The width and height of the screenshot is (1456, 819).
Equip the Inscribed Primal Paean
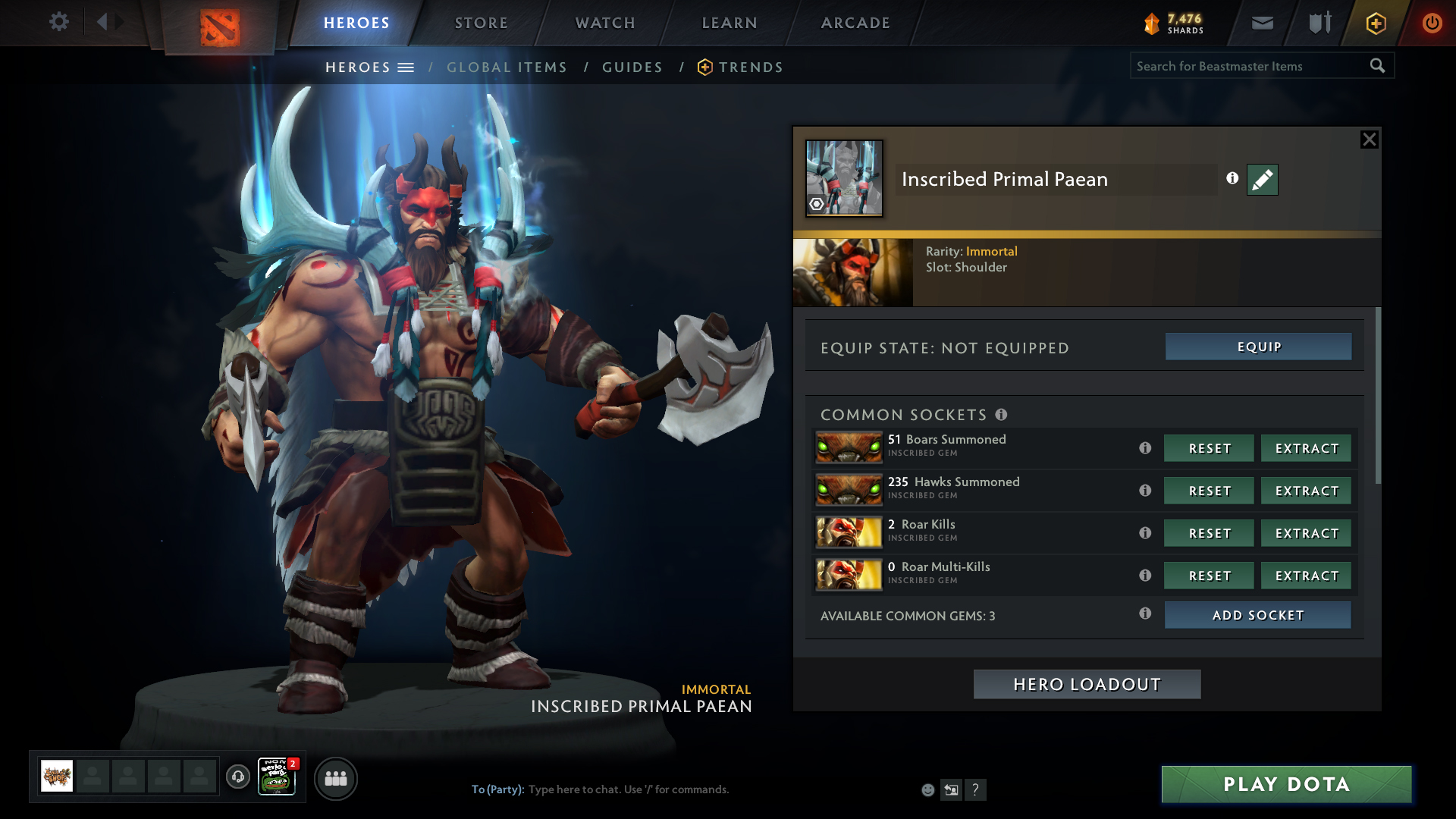1258,347
